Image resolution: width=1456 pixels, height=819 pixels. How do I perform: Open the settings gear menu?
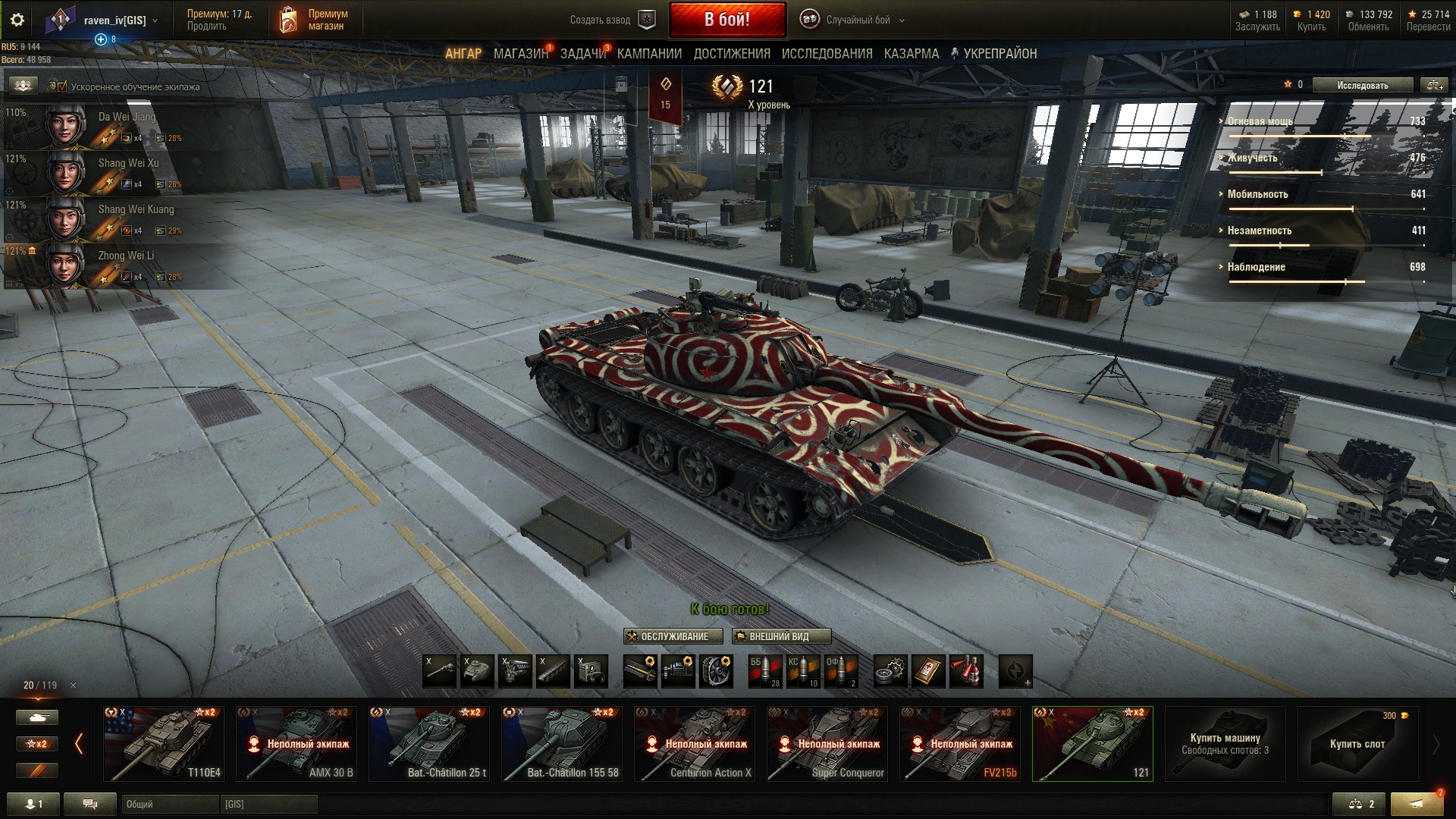click(x=17, y=20)
